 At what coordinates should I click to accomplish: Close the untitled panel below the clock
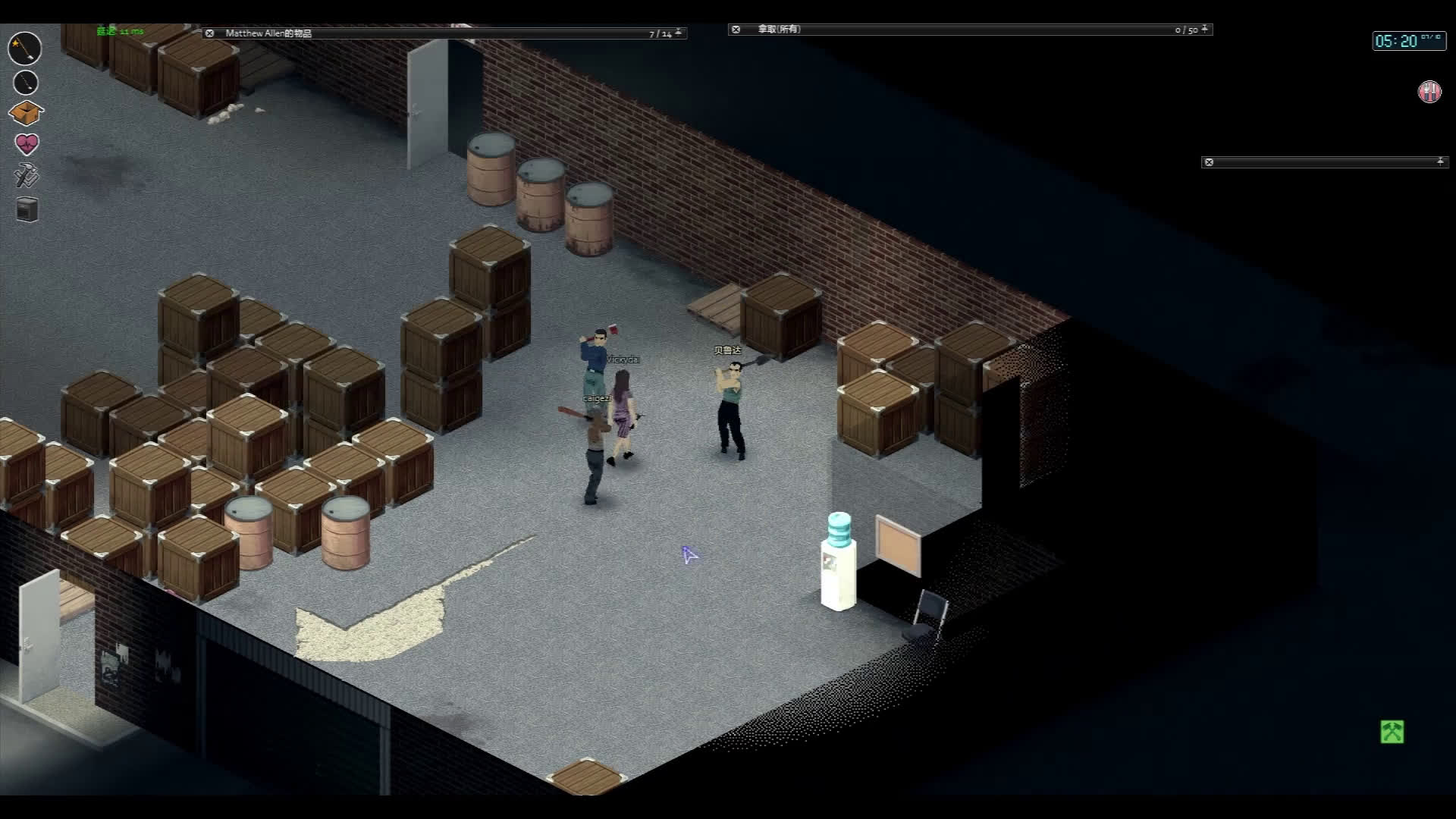pos(1209,162)
